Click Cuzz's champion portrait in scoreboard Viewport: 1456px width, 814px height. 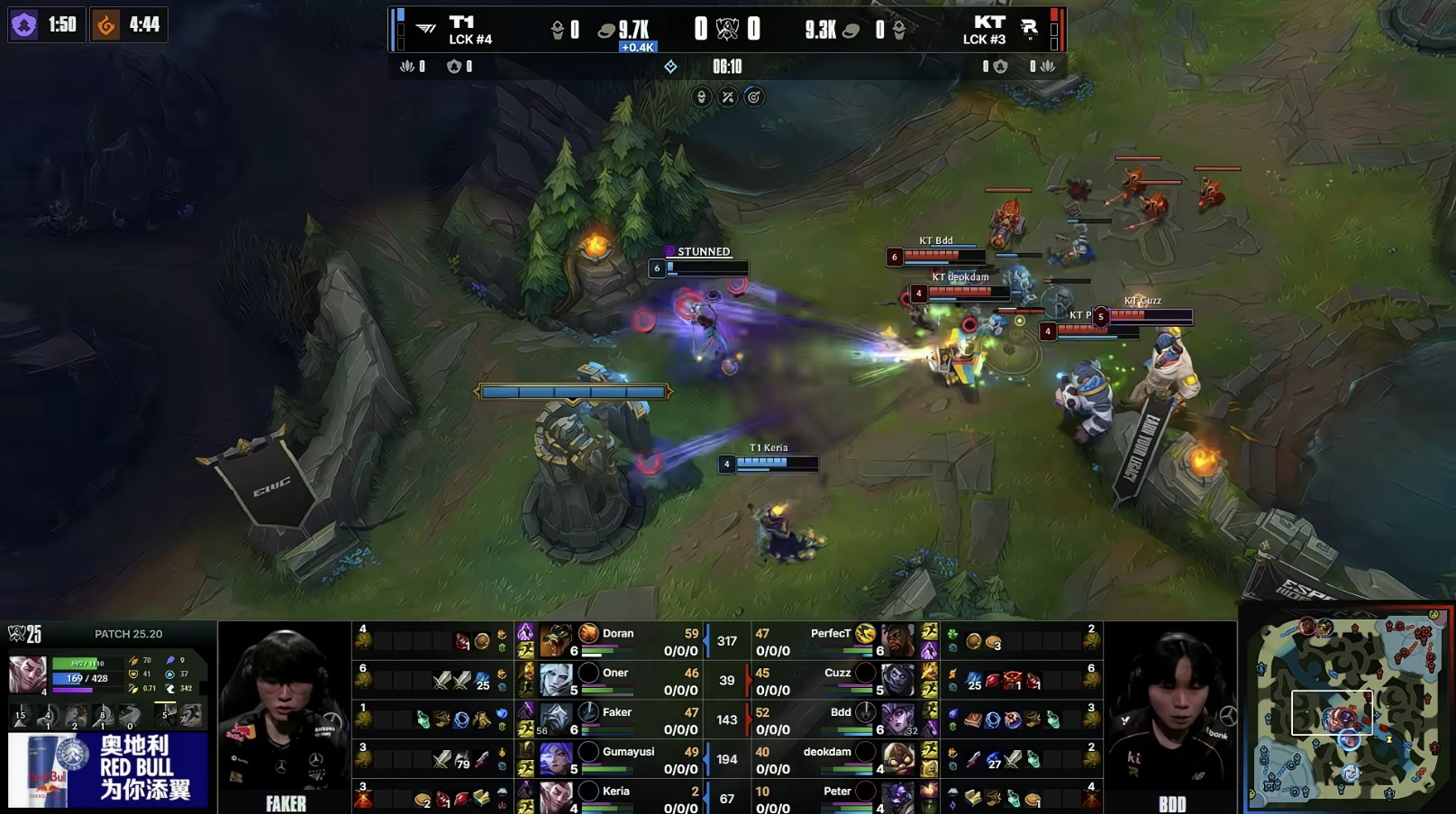(897, 680)
